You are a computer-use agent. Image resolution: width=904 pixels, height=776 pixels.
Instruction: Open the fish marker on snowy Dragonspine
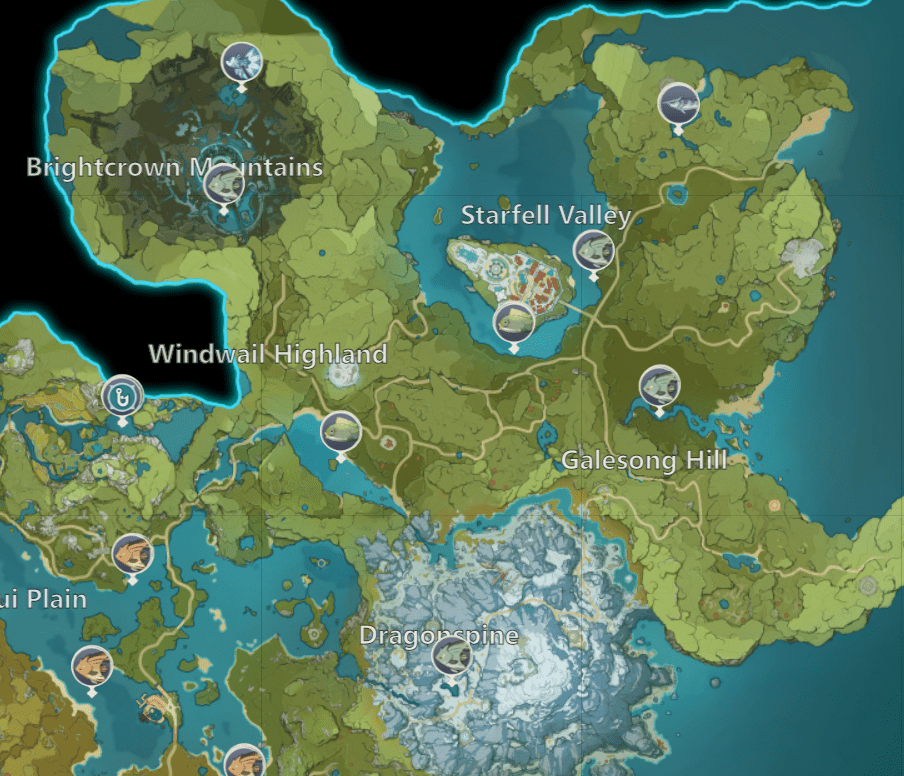click(x=452, y=656)
